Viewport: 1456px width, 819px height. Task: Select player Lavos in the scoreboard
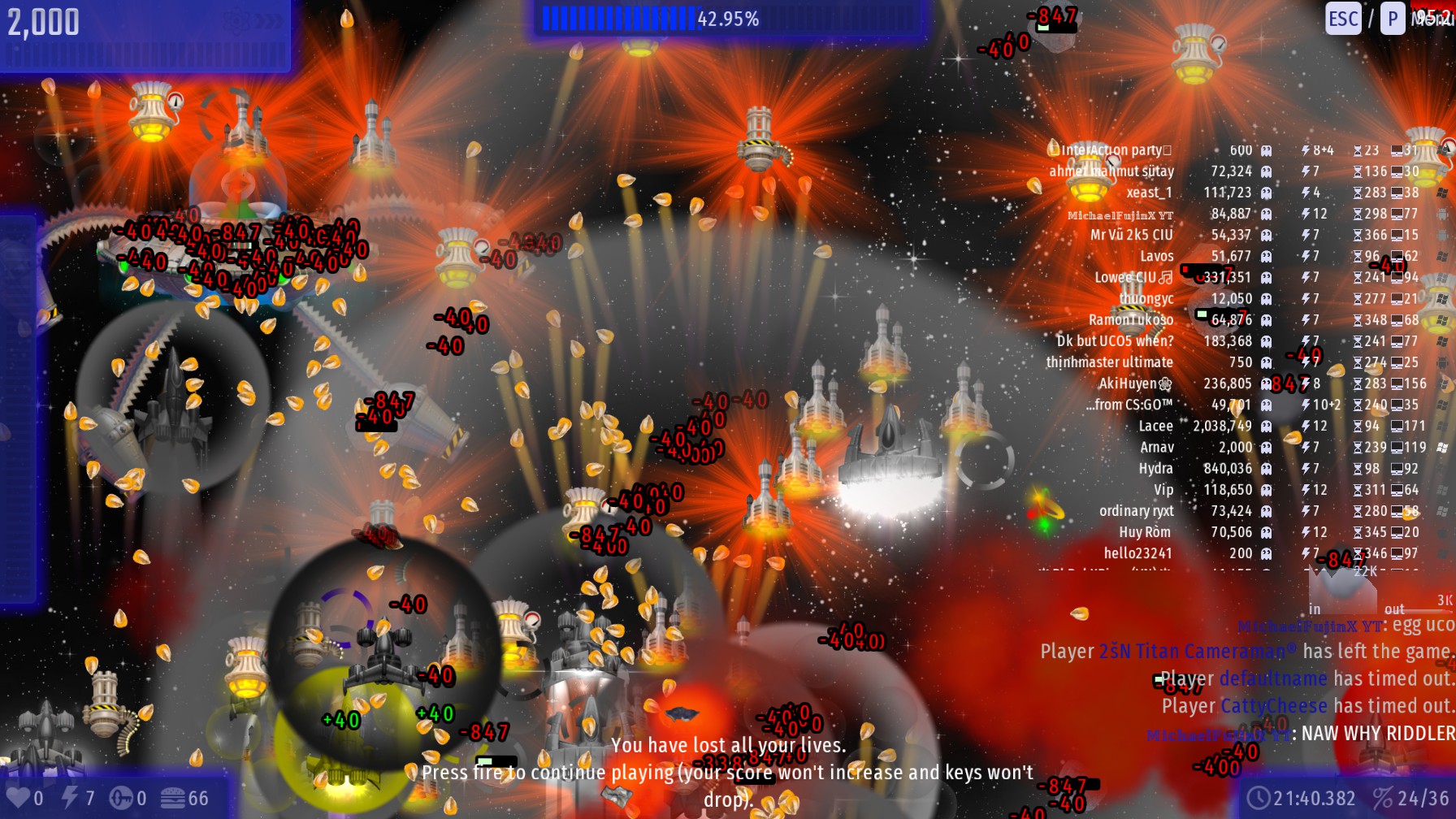pyautogui.click(x=1156, y=256)
